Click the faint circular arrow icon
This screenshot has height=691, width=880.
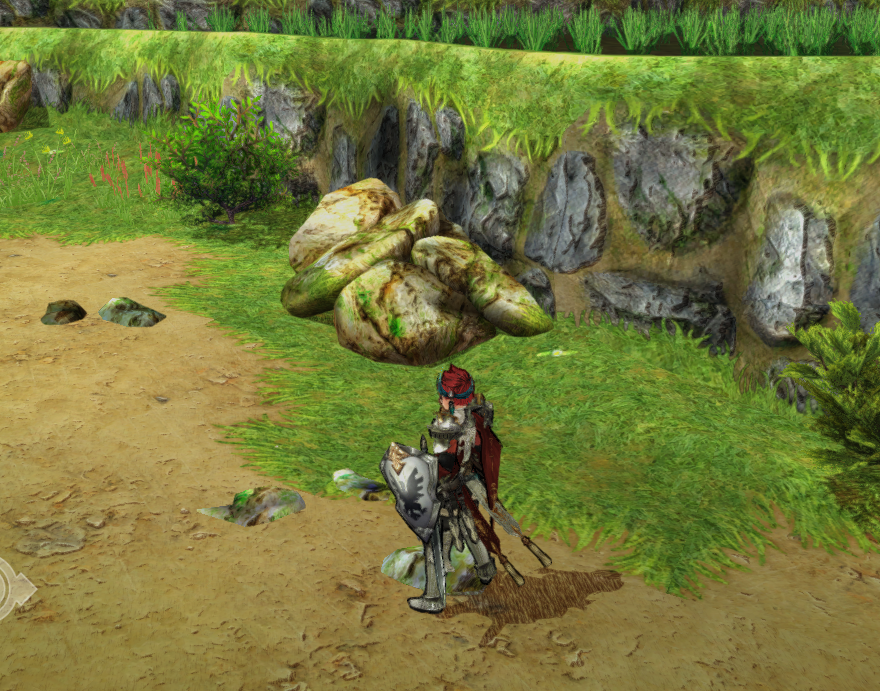pyautogui.click(x=12, y=588)
